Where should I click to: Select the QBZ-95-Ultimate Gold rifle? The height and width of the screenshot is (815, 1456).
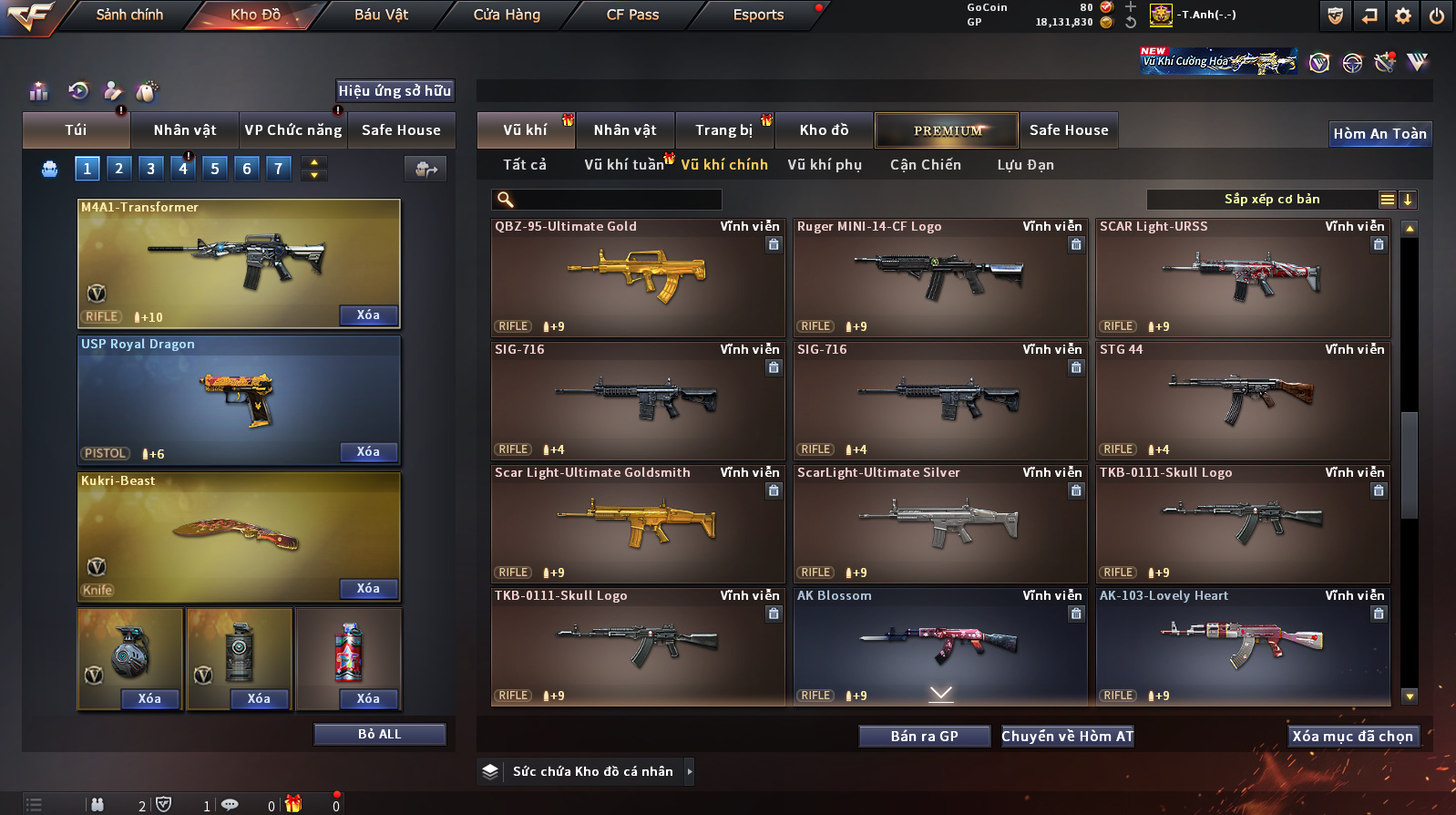[x=637, y=277]
